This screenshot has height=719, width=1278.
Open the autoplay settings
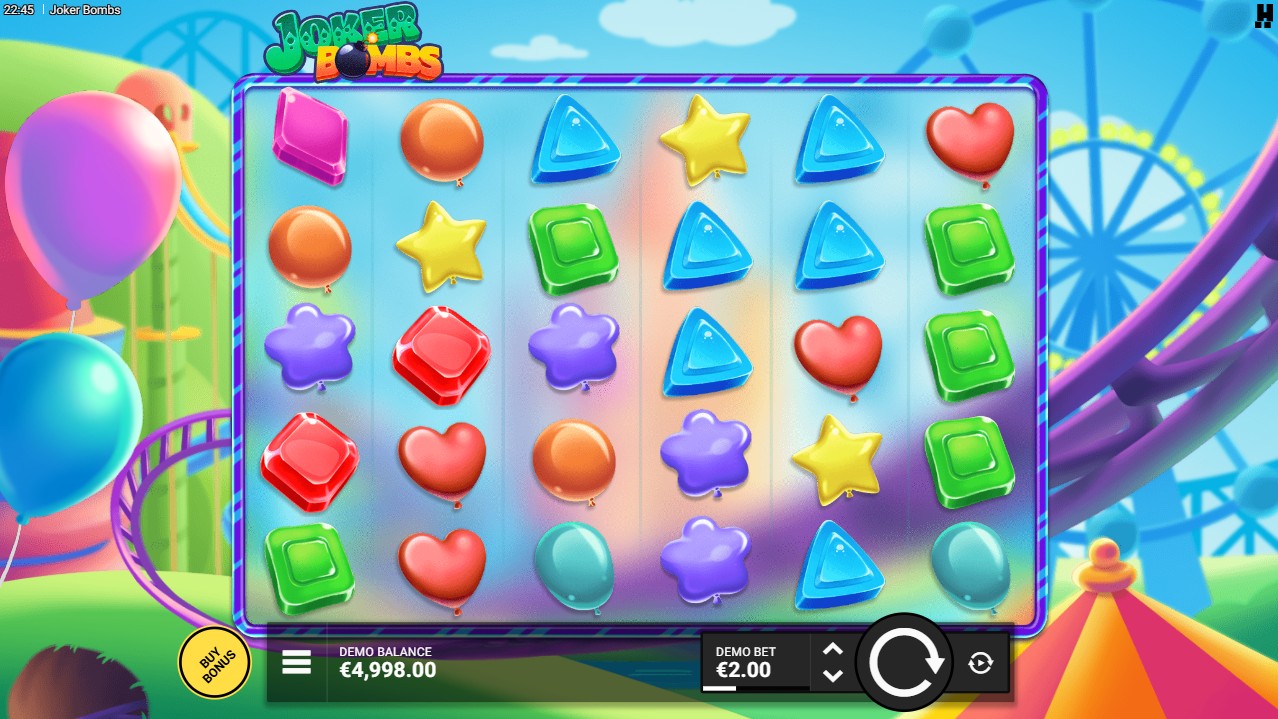point(980,662)
